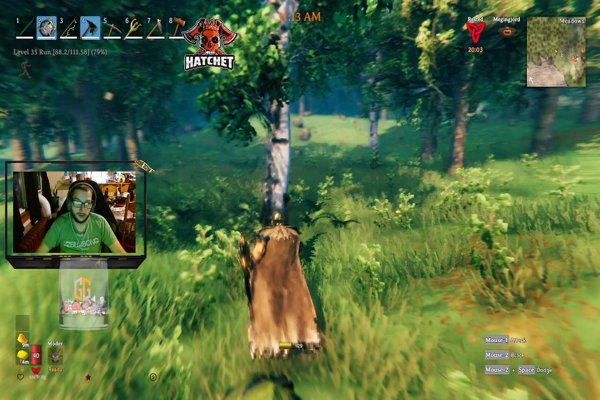The image size is (600, 400).
Task: Choose the pronged cultivator in hotbar slot 6
Action: coord(135,28)
